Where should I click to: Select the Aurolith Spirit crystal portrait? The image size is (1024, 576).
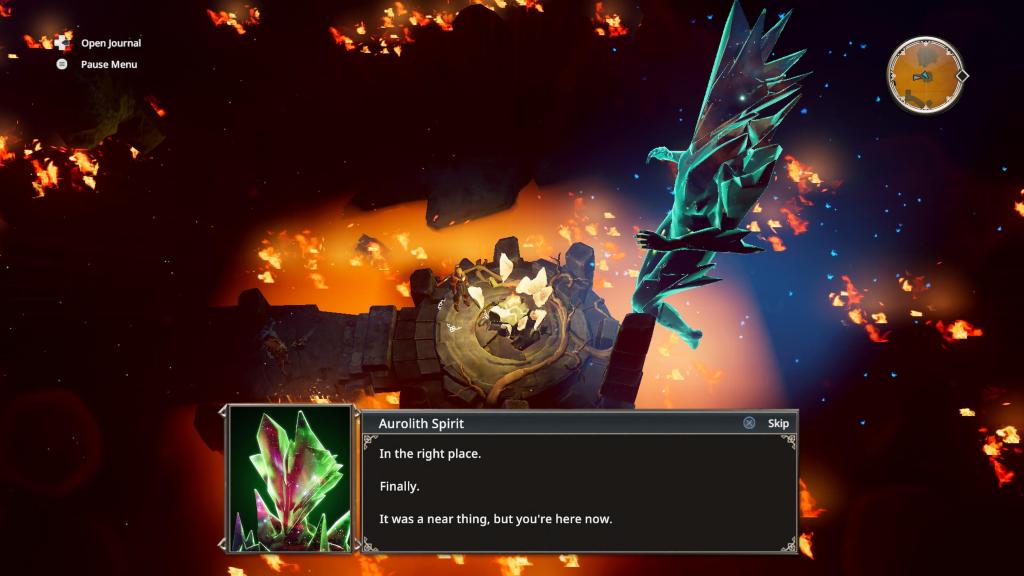[x=291, y=478]
